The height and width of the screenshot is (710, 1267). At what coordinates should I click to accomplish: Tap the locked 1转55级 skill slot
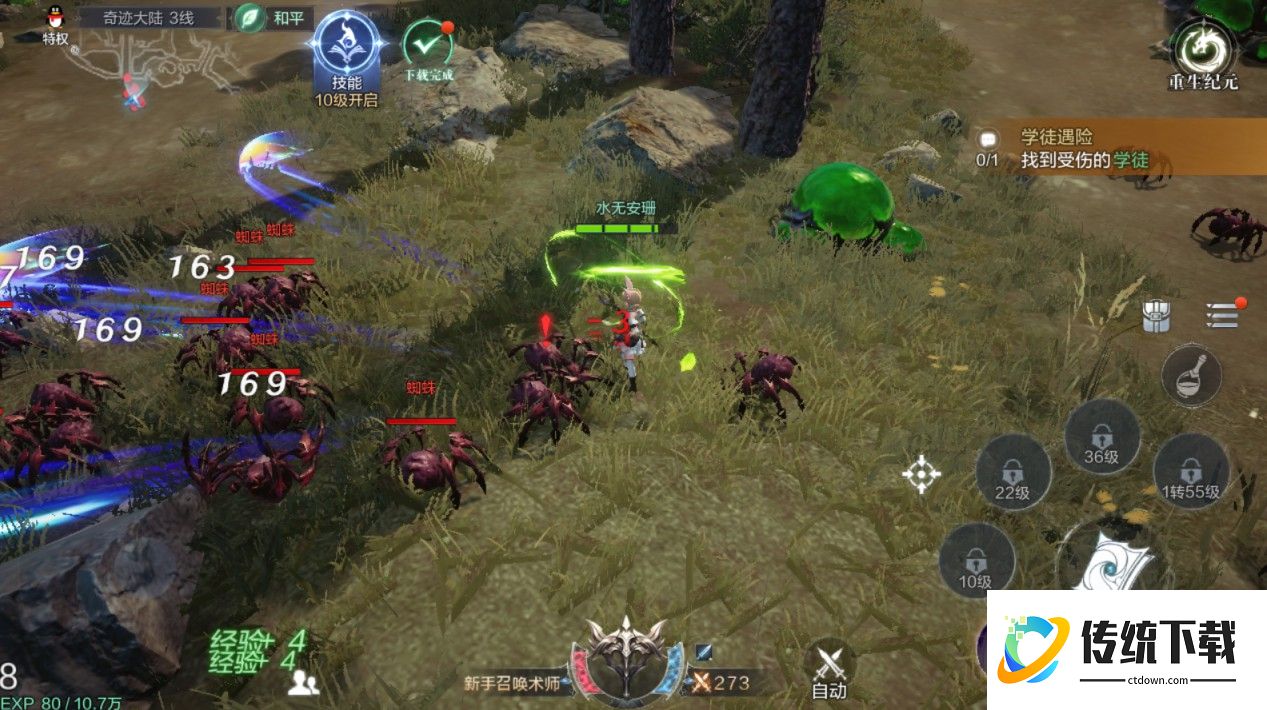pos(1191,472)
